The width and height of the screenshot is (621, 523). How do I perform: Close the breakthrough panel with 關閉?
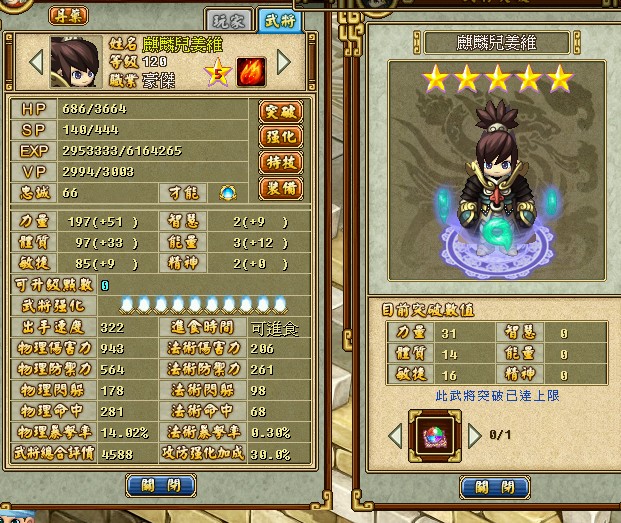pyautogui.click(x=493, y=487)
